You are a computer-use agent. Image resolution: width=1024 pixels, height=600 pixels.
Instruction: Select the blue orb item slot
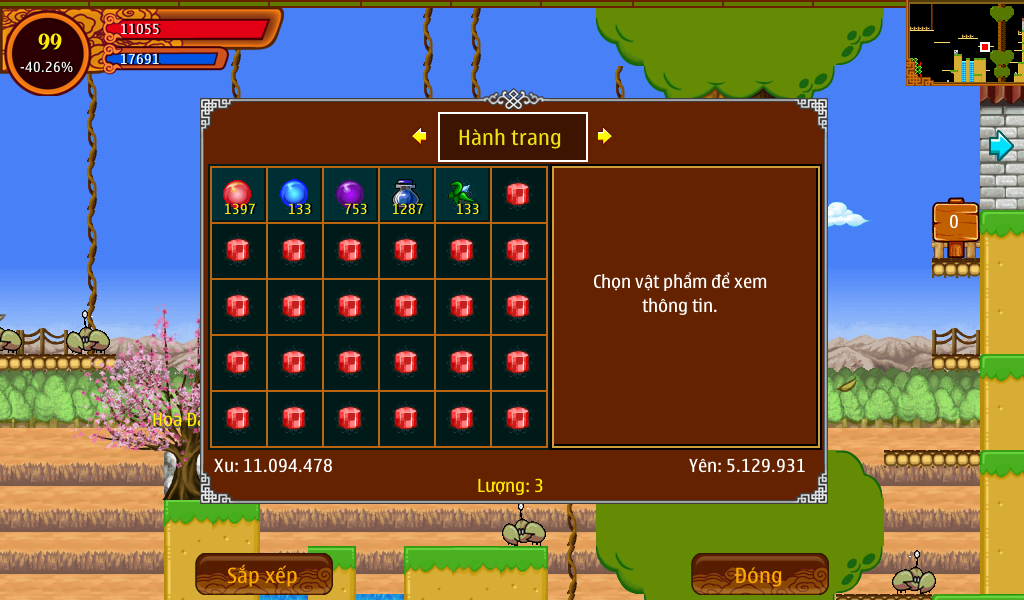[294, 194]
